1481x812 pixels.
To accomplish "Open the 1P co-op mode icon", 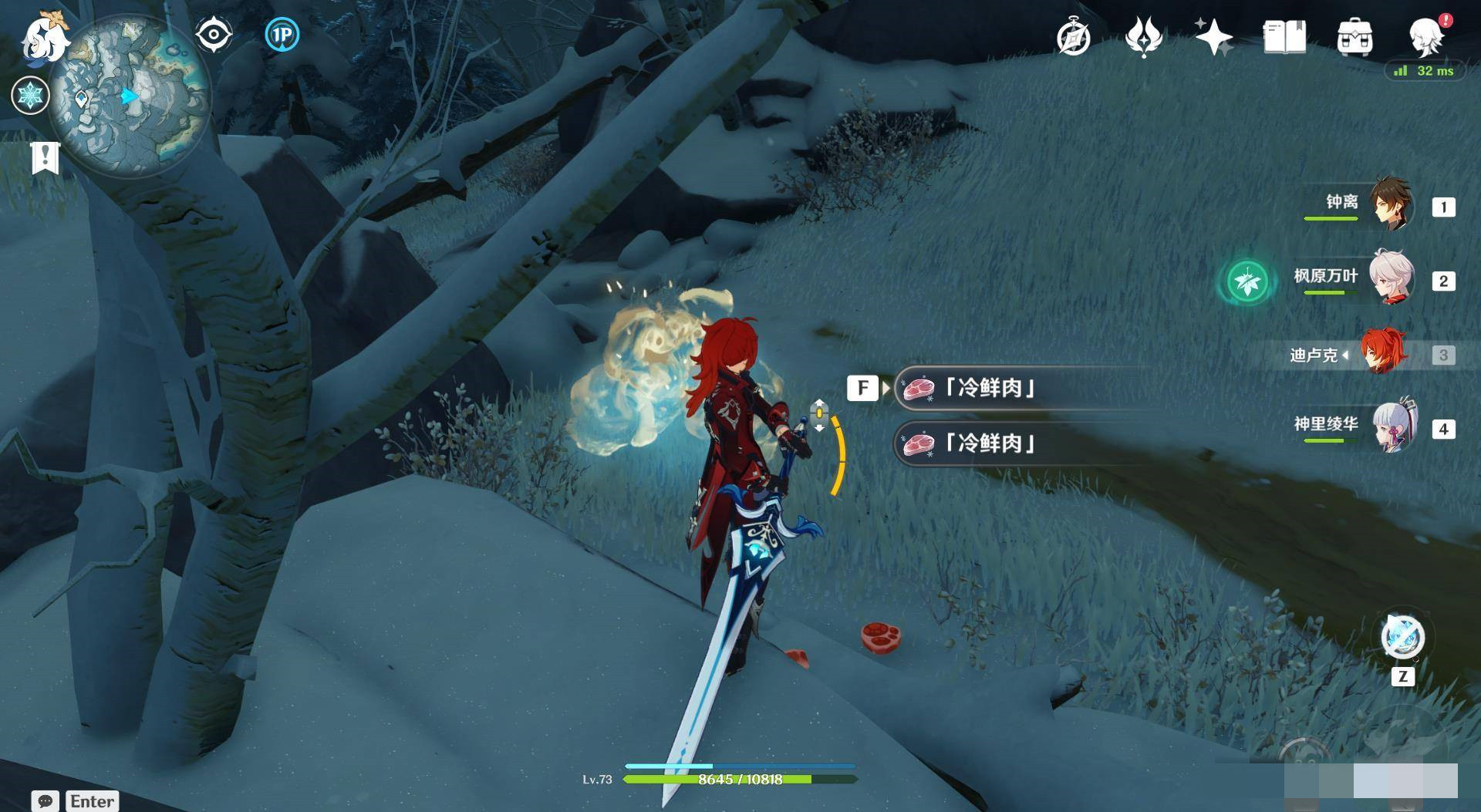I will 282,35.
